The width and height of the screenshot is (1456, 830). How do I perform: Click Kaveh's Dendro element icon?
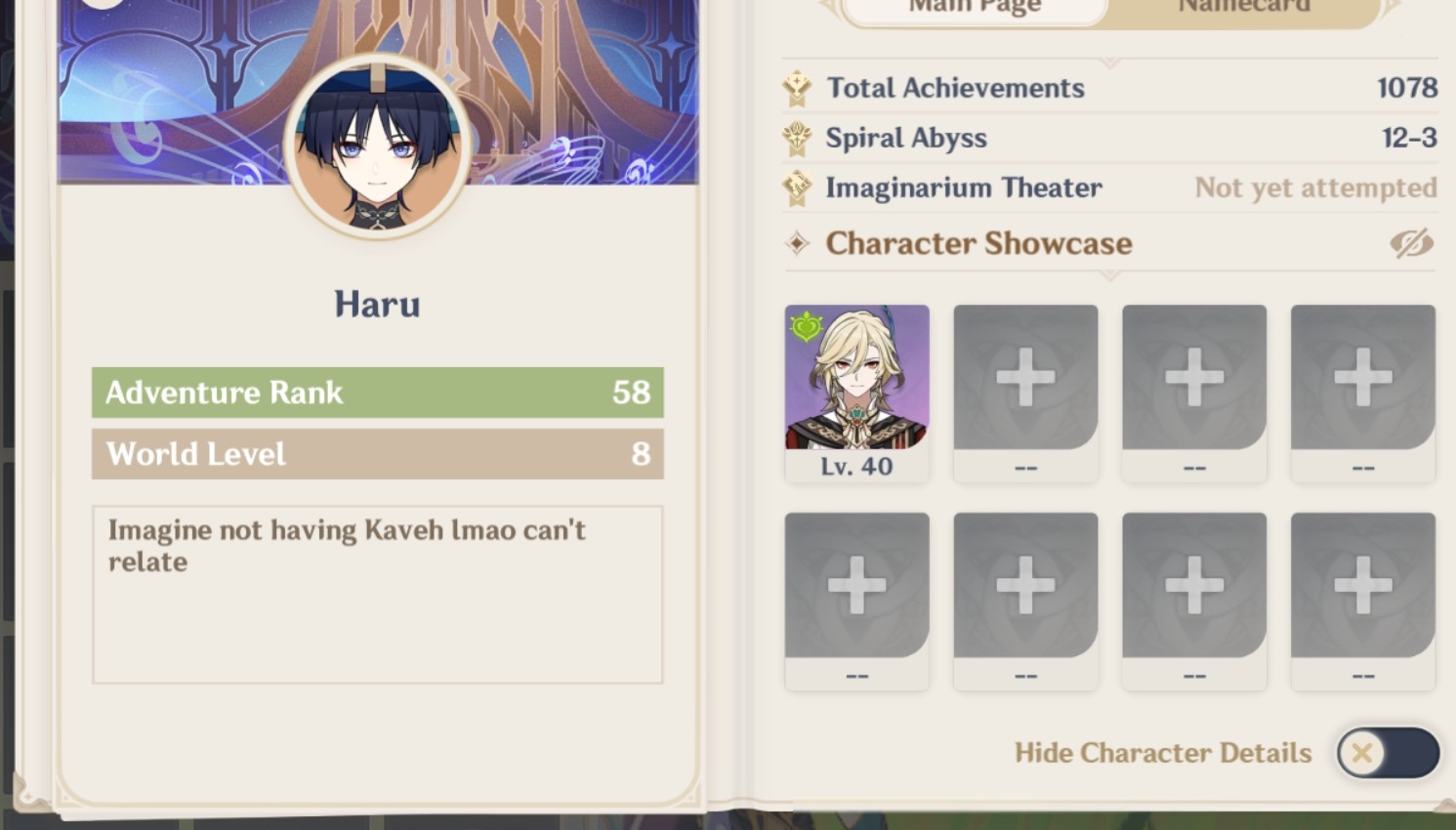[805, 325]
